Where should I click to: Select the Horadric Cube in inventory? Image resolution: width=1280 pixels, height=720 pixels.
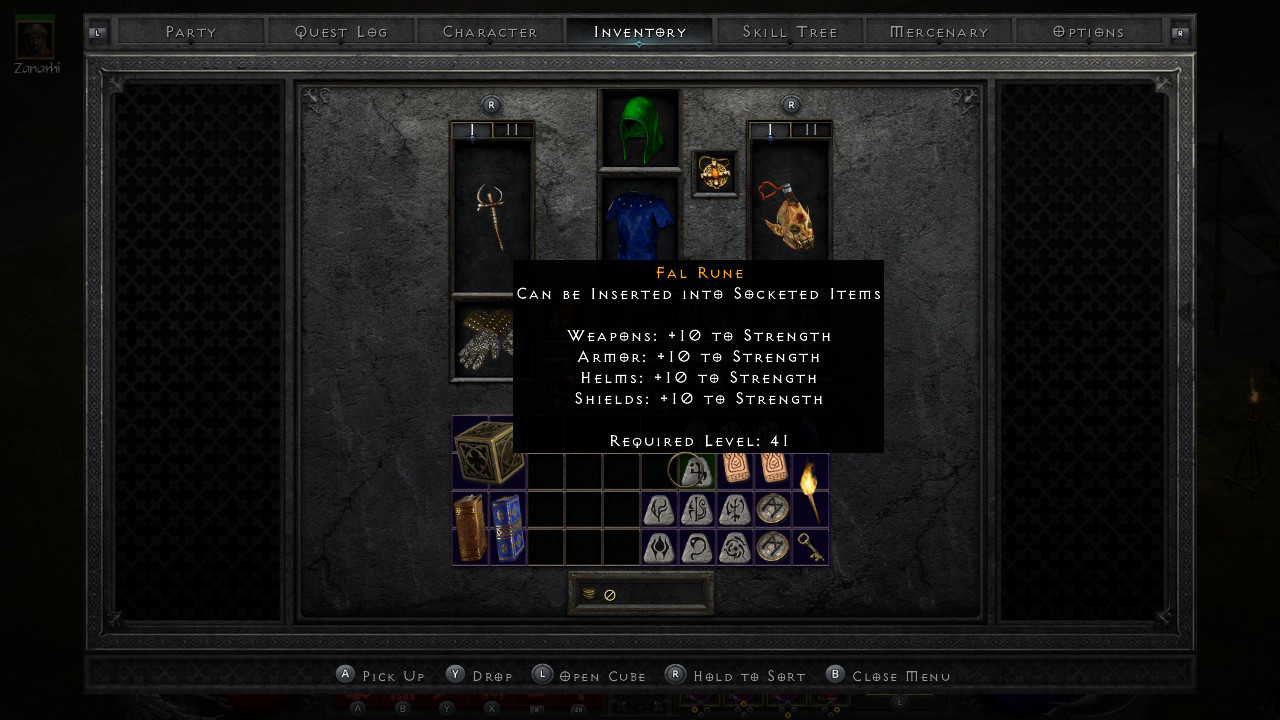point(489,452)
